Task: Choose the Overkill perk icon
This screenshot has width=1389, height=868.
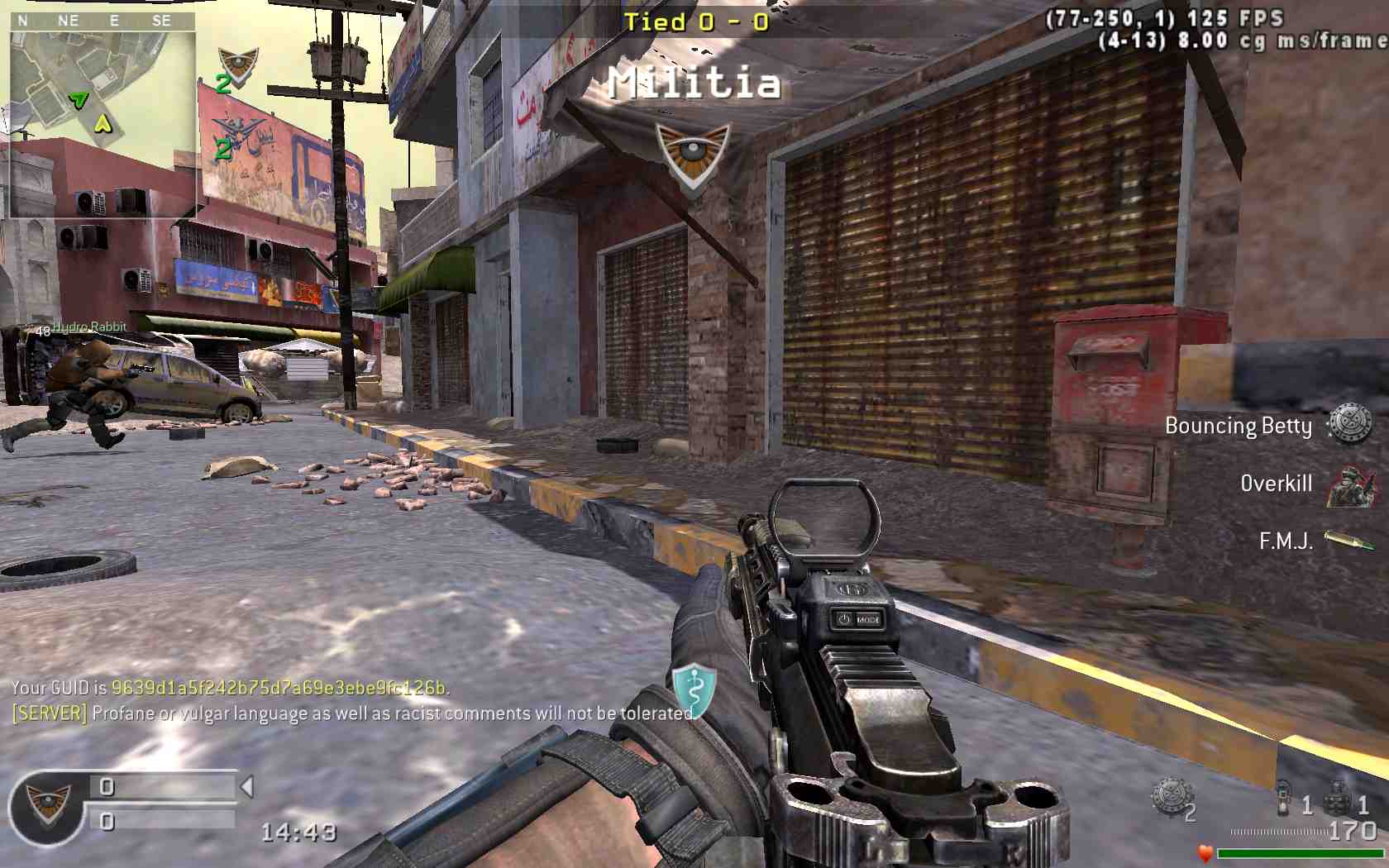Action: (1349, 485)
